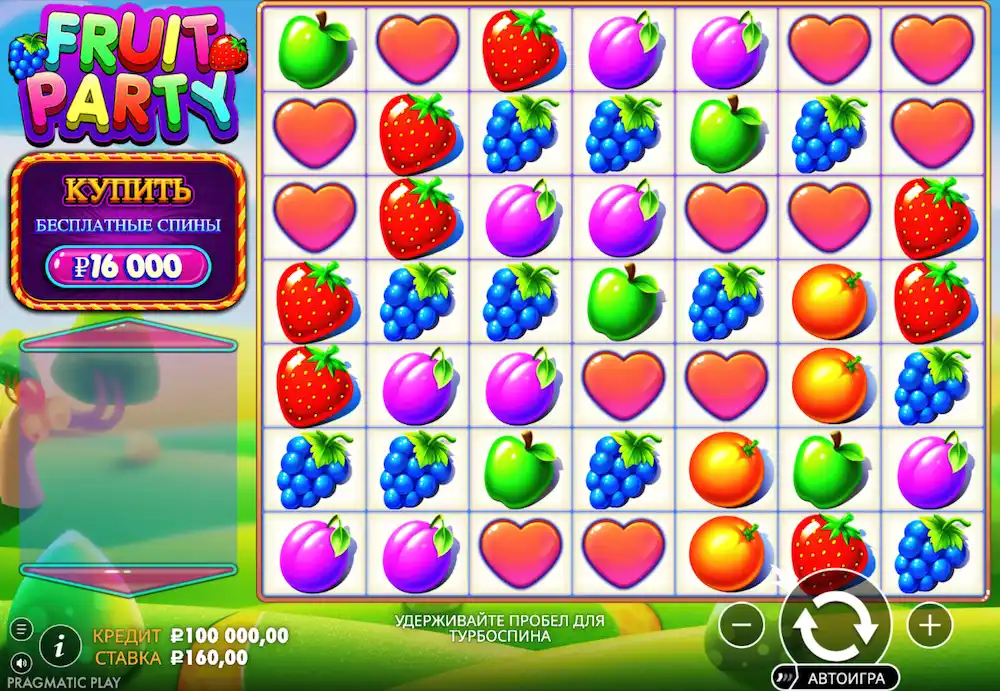Toggle sound with the speaker icon
Viewport: 1000px width, 691px height.
coord(22,661)
